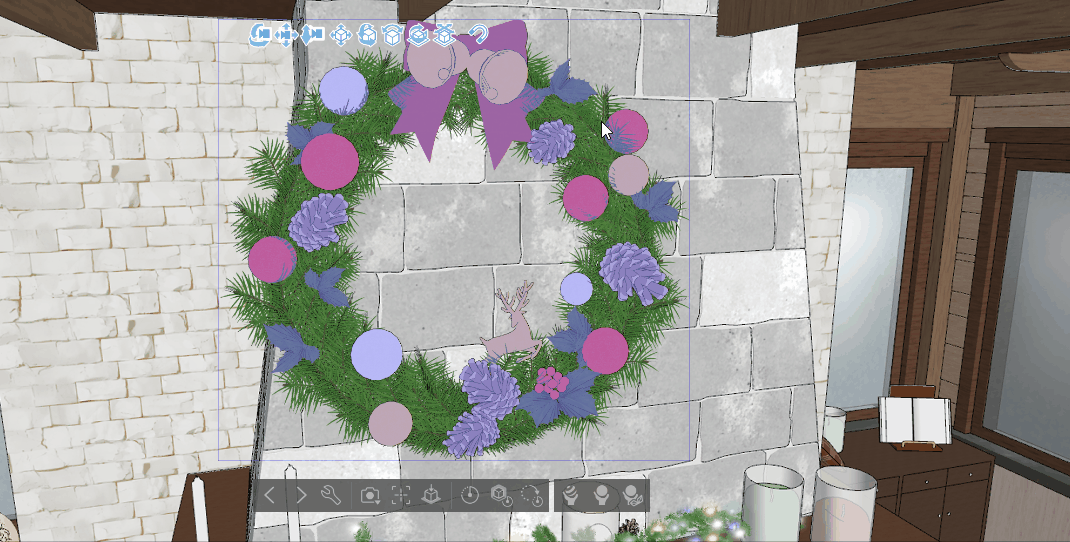Click the sphere with open hand icon
Screen dimensions: 1070x542
tap(632, 495)
